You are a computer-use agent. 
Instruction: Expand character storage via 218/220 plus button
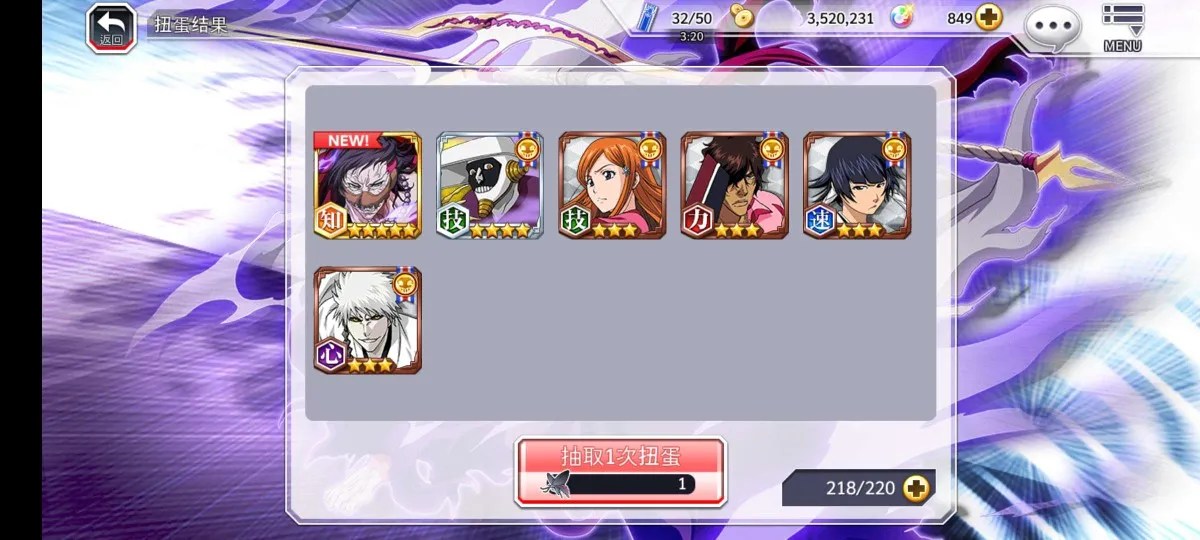point(915,488)
